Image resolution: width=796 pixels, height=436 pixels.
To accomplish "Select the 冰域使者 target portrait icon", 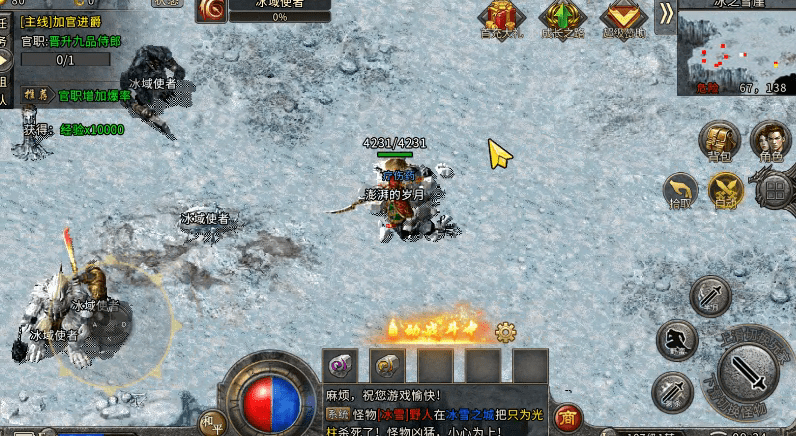I will [x=210, y=11].
